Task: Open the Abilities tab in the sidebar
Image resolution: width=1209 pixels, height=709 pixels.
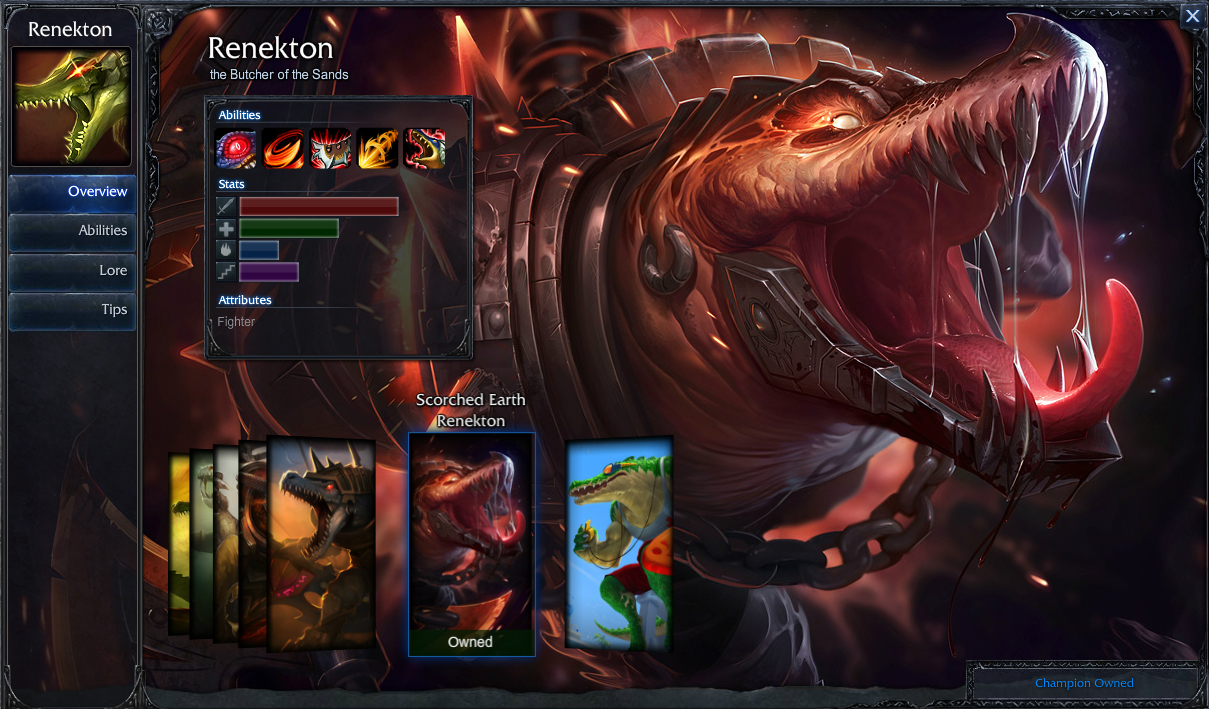Action: click(x=72, y=231)
